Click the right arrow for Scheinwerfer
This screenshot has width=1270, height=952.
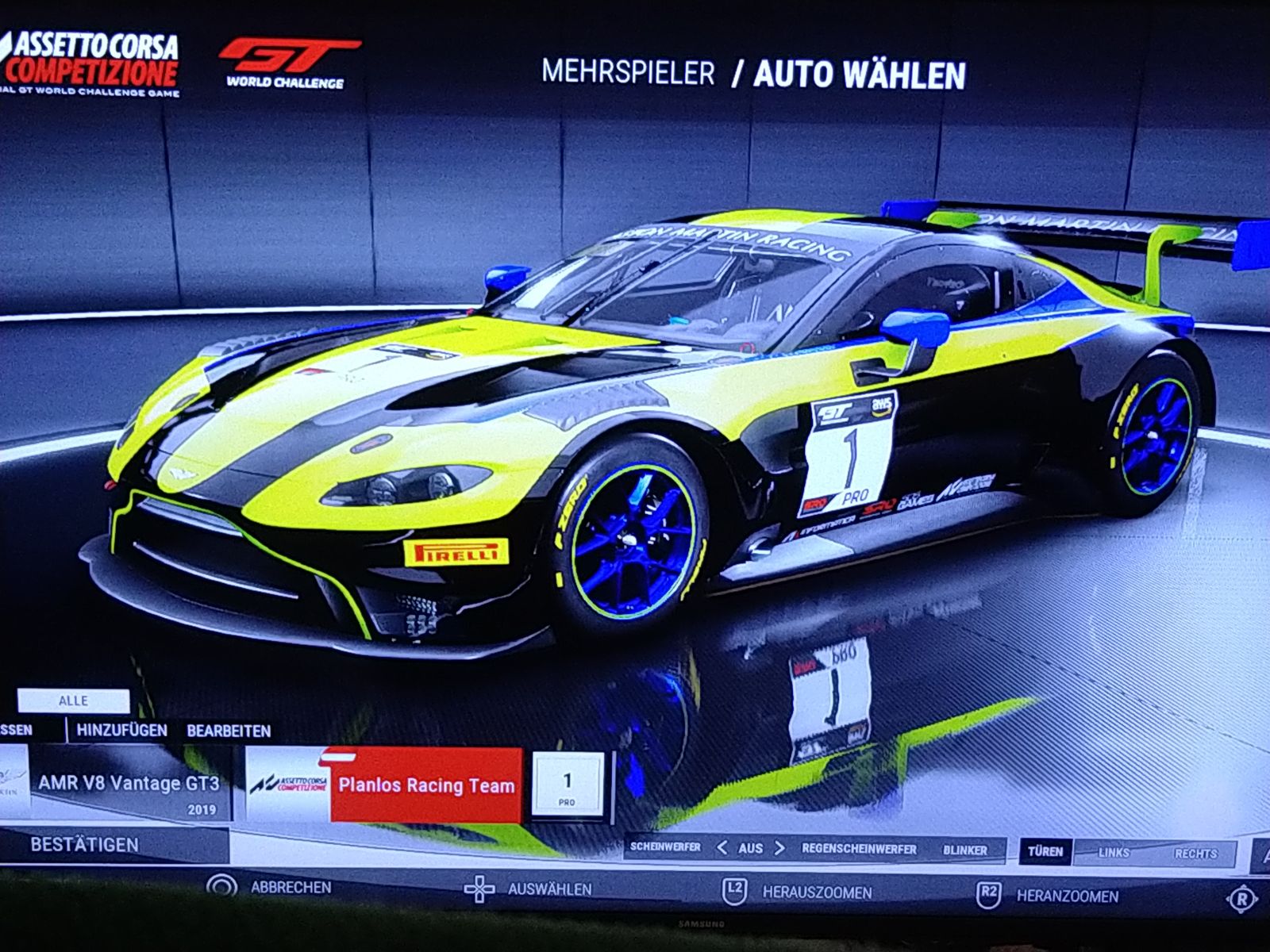coord(779,848)
